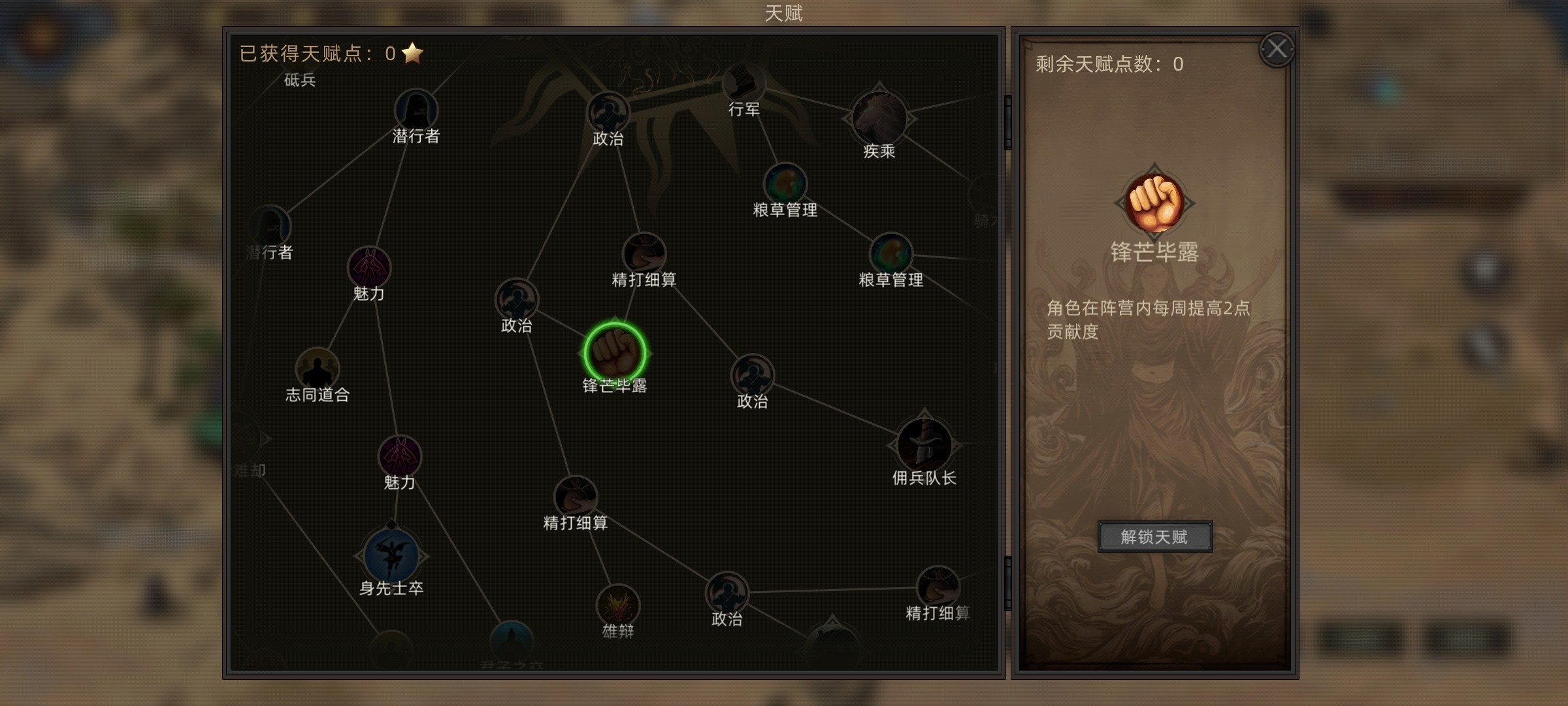Open the 佣兵队长 talent node

tap(924, 445)
